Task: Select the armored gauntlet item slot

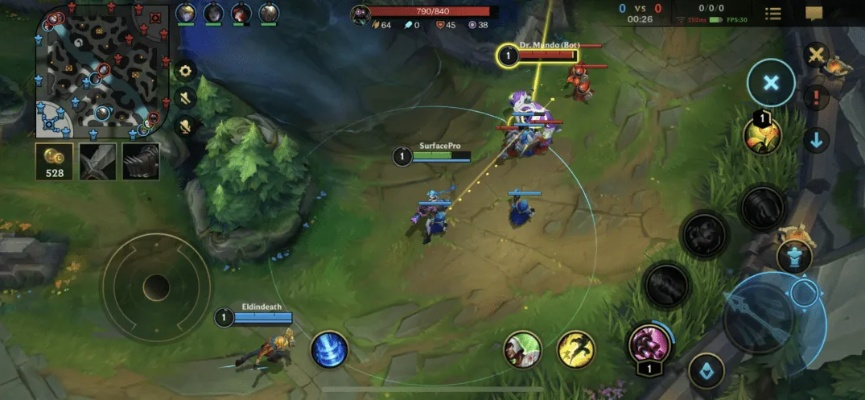Action: pos(141,160)
